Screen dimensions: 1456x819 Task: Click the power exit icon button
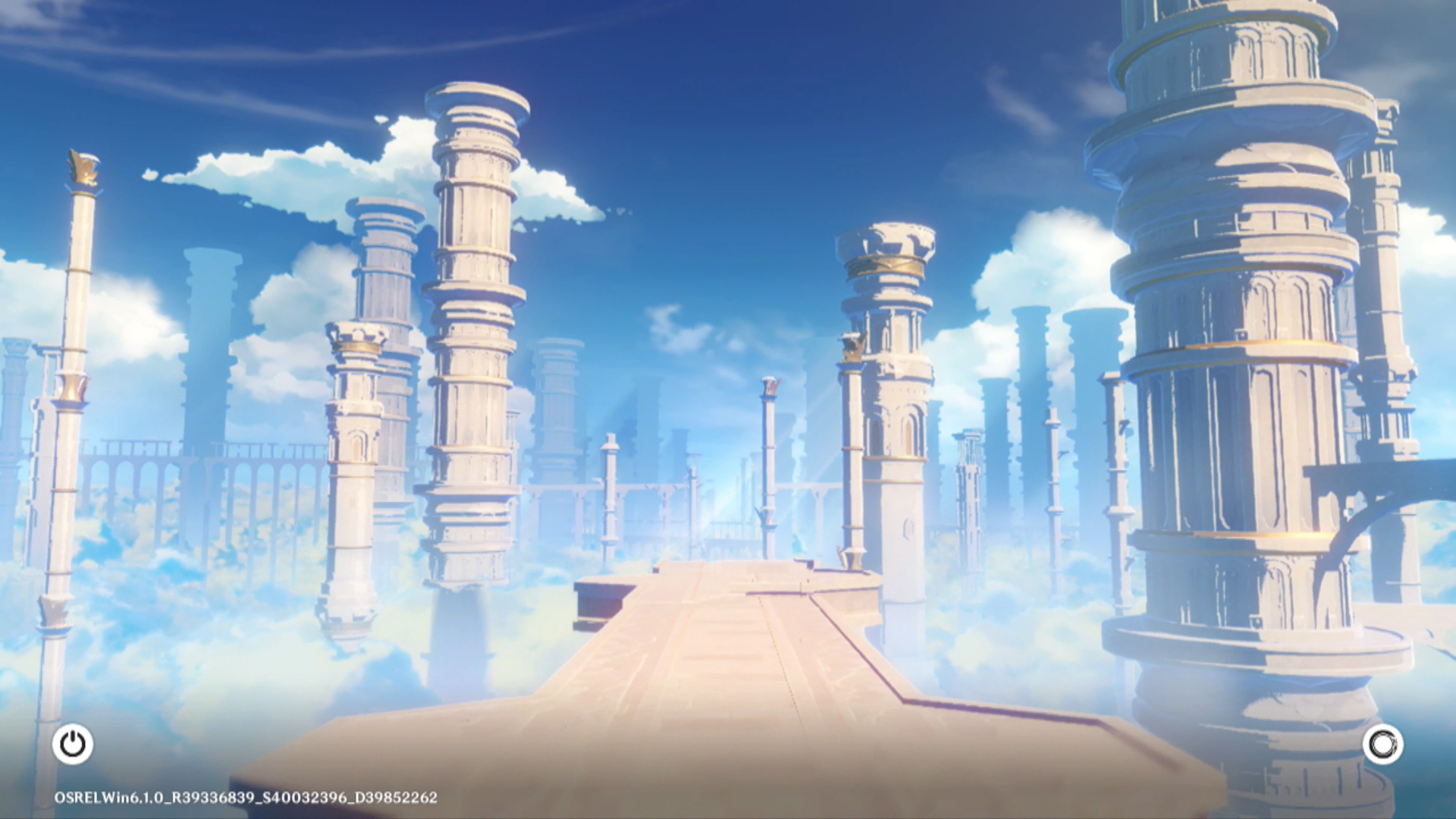coord(73,744)
